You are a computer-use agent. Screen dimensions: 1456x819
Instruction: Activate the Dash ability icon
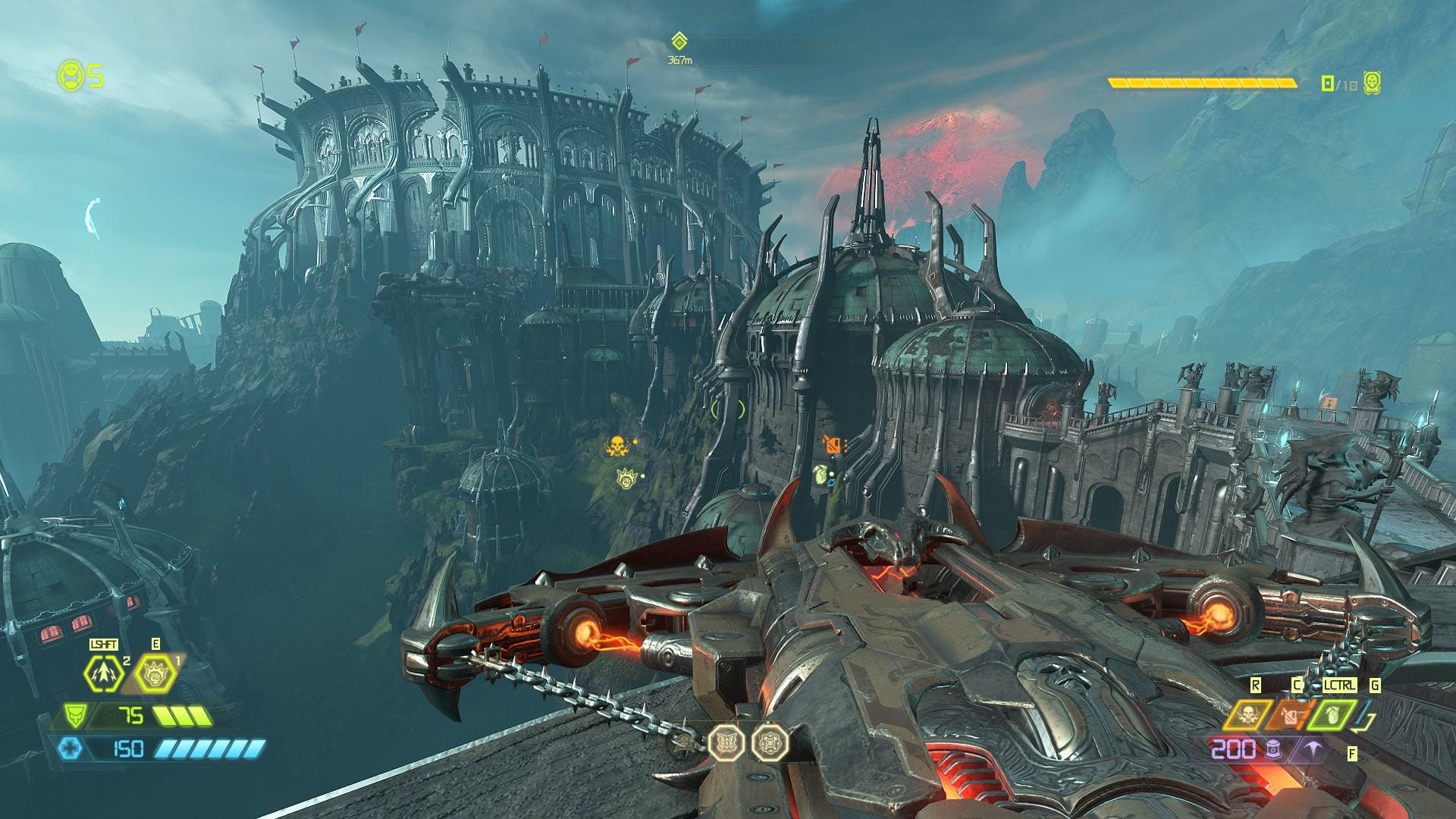click(x=104, y=673)
